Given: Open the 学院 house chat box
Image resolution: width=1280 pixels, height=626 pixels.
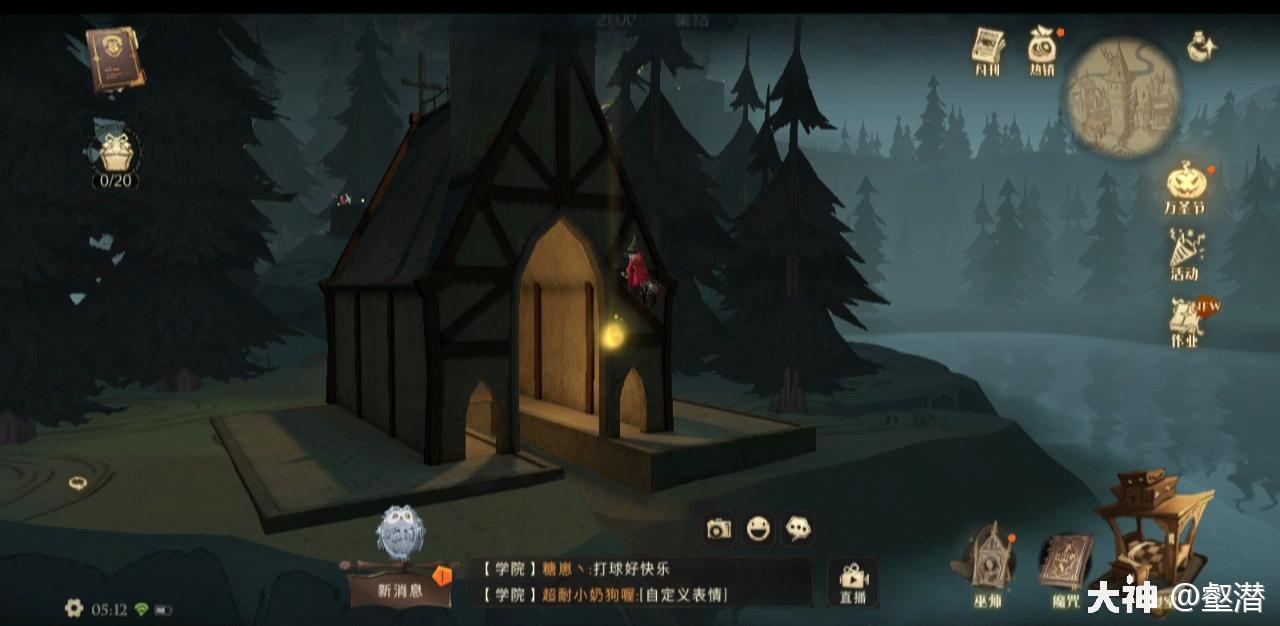Looking at the screenshot, I should coord(640,582).
